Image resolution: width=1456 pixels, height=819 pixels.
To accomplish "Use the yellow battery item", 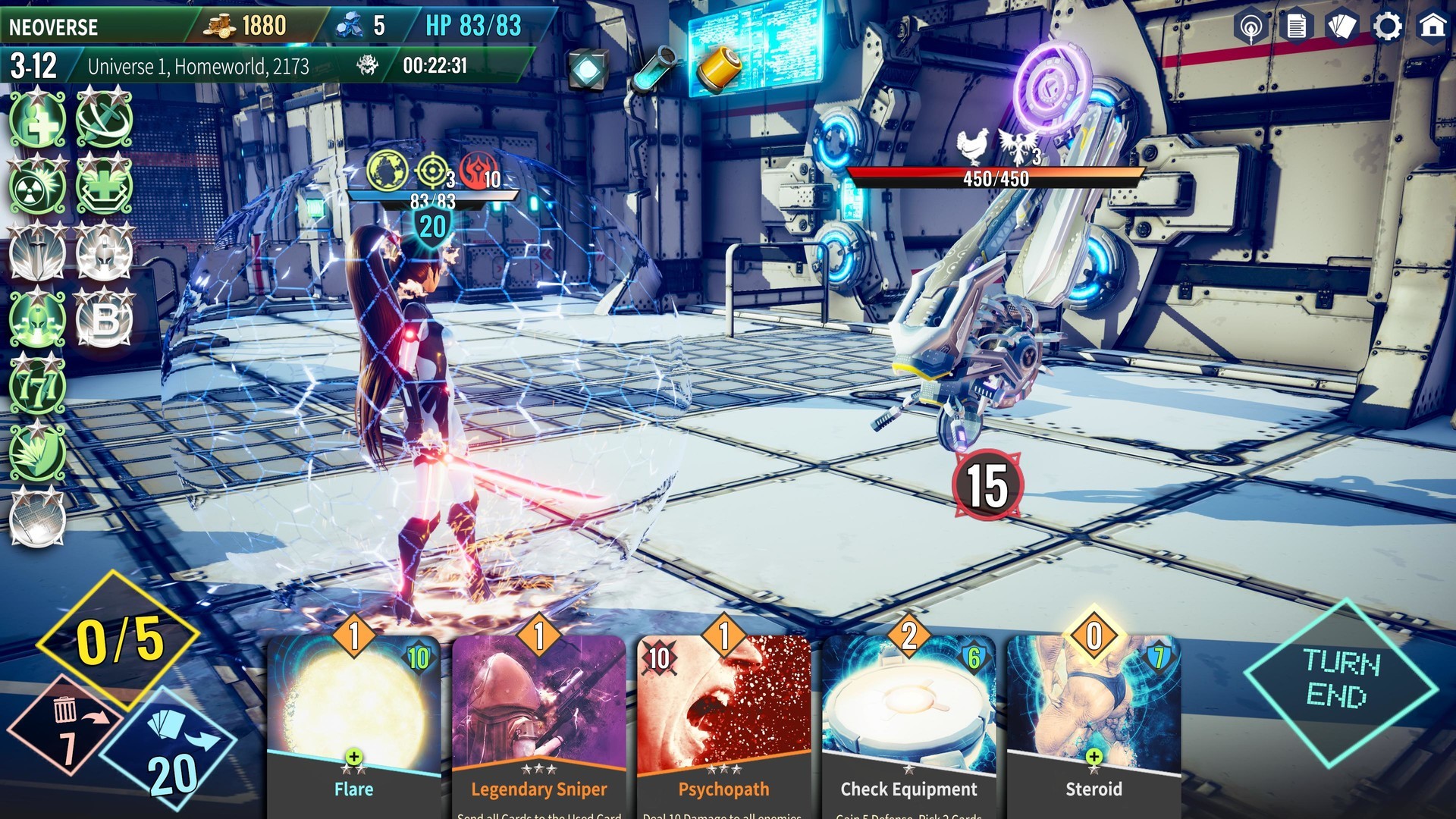I will coord(717,68).
